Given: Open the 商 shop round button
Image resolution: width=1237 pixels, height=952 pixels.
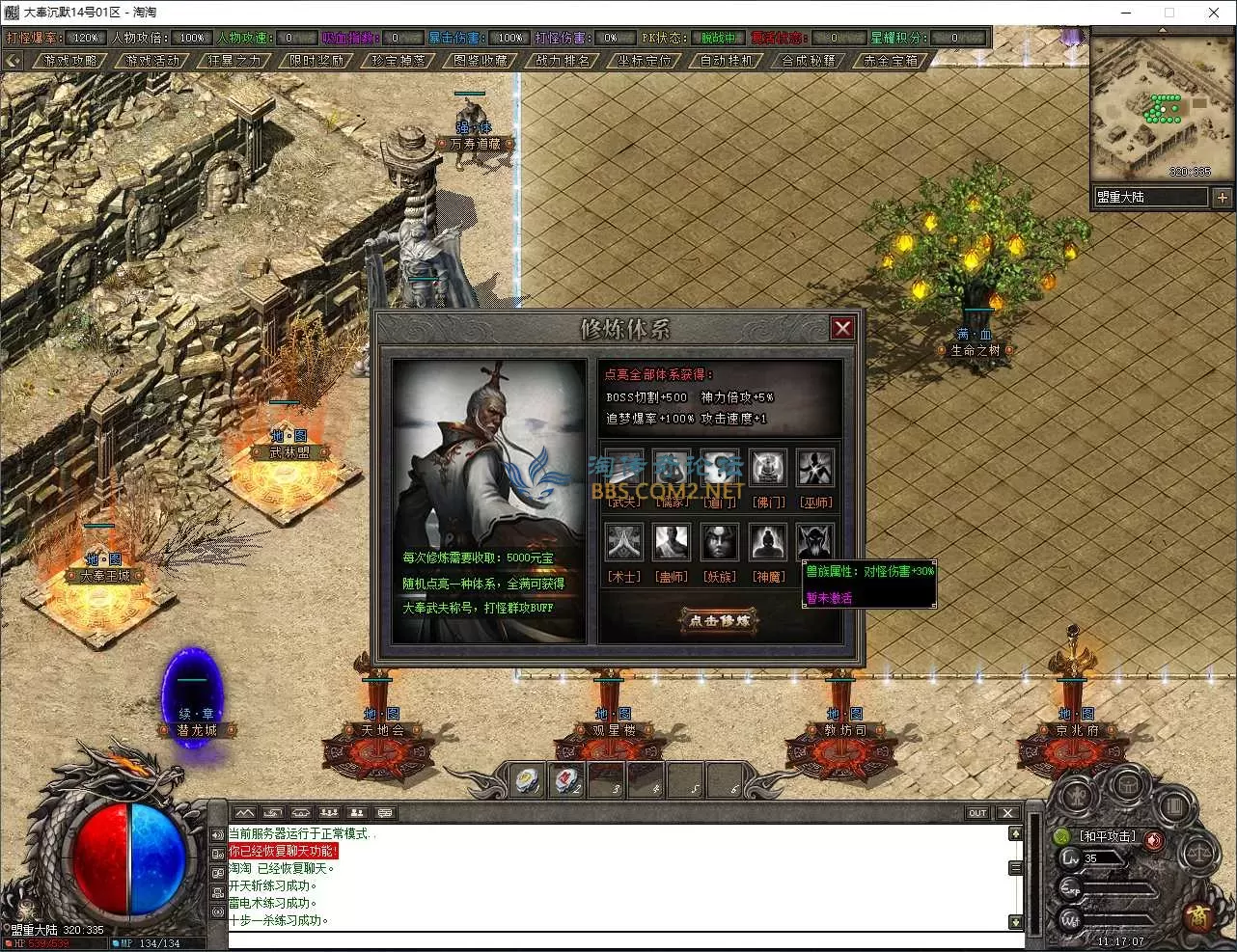Looking at the screenshot, I should click(x=1198, y=913).
